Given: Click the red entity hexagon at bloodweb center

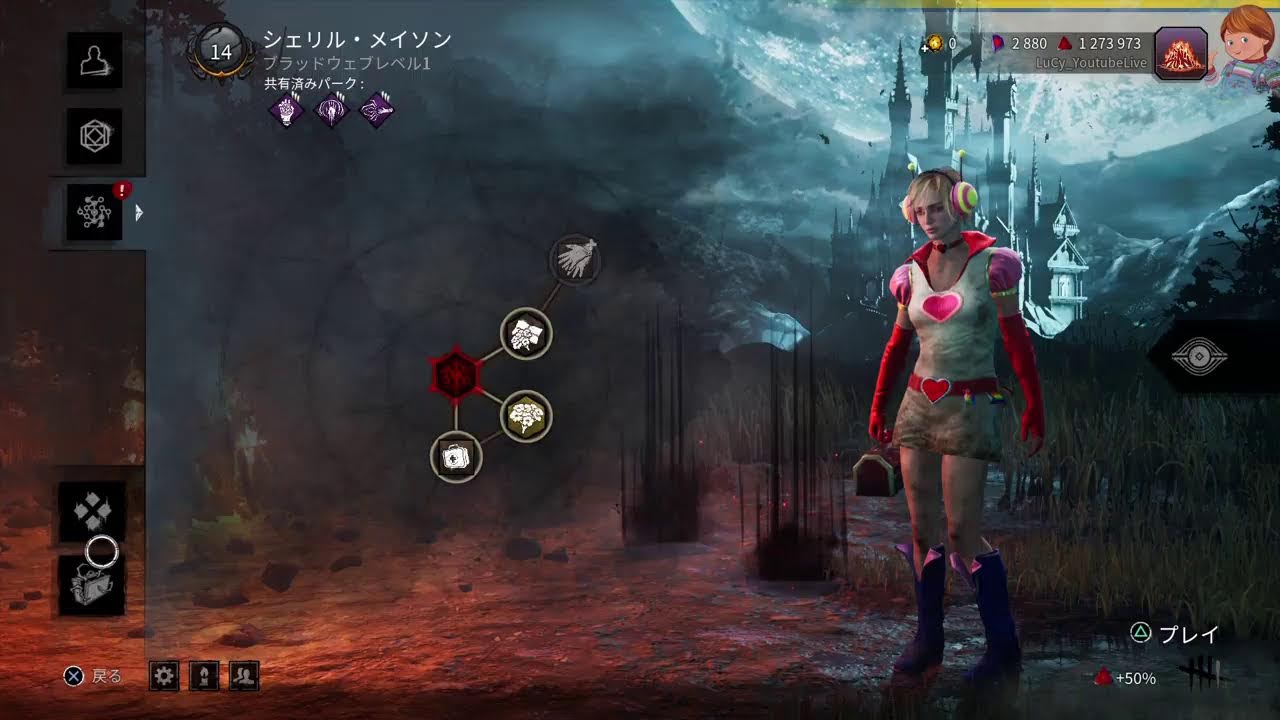Looking at the screenshot, I should click(x=458, y=372).
